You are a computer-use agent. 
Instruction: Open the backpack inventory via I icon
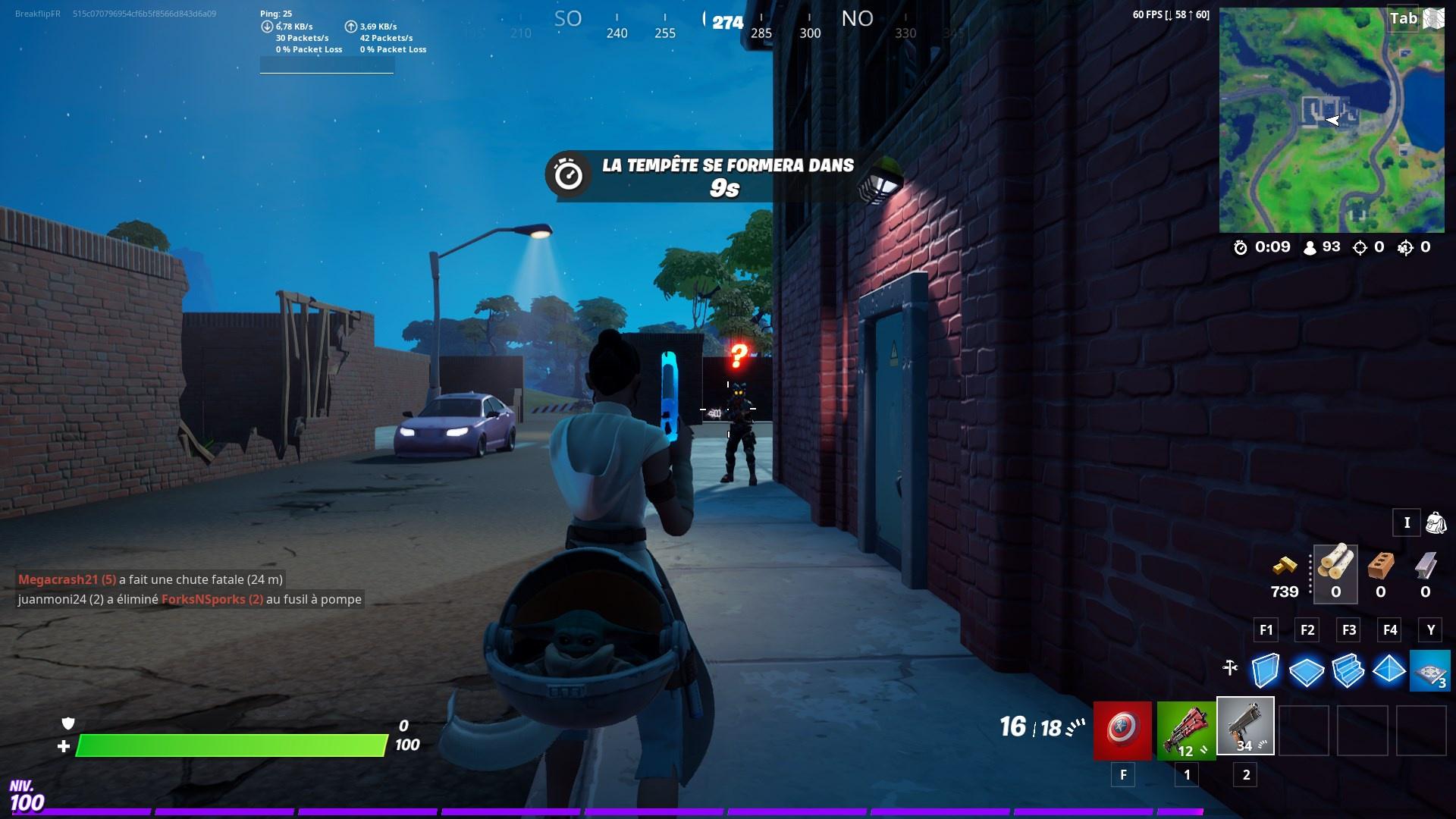point(1407,522)
